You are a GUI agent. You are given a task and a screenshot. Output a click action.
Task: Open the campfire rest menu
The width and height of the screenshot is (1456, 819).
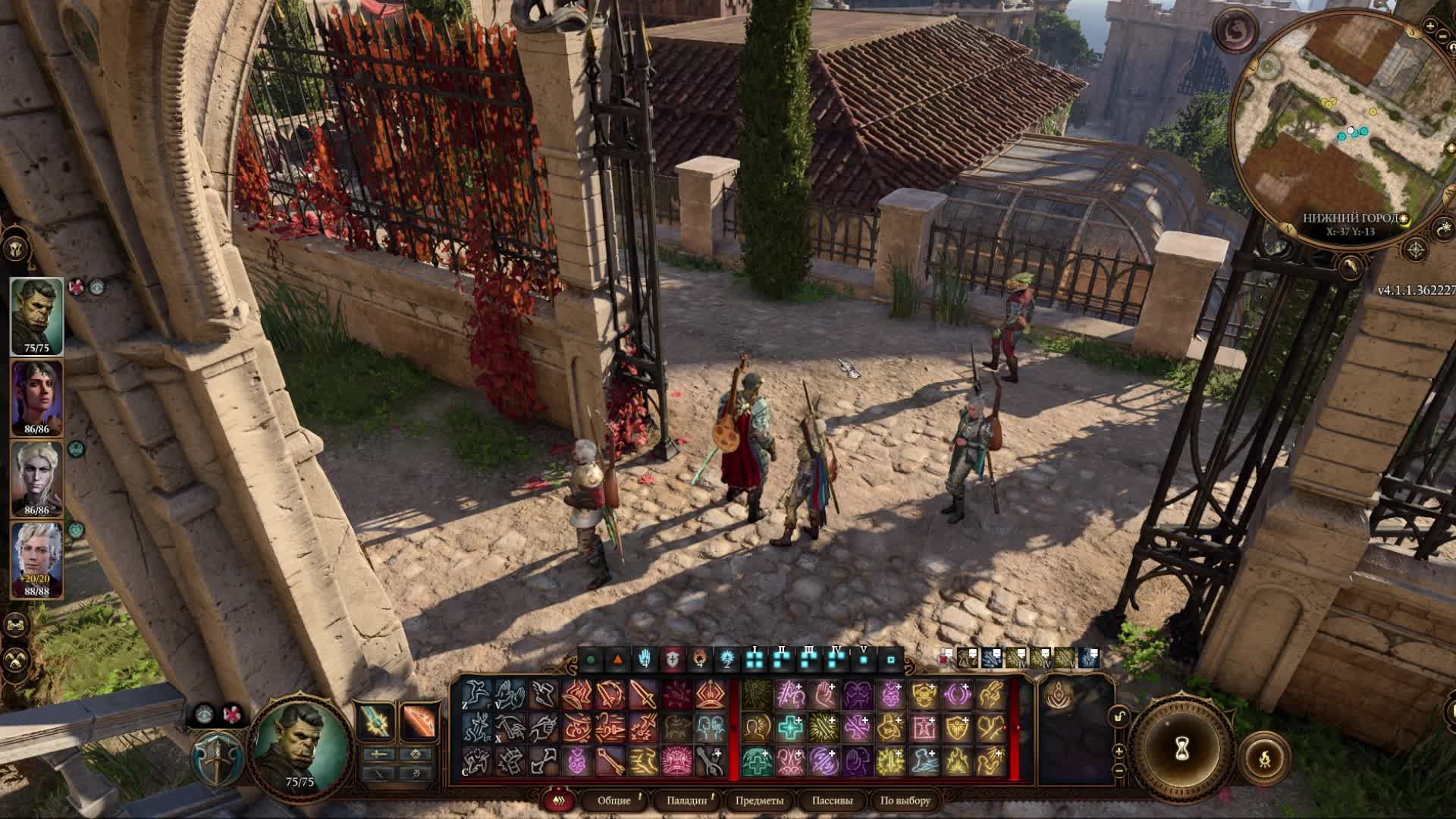[x=1265, y=758]
